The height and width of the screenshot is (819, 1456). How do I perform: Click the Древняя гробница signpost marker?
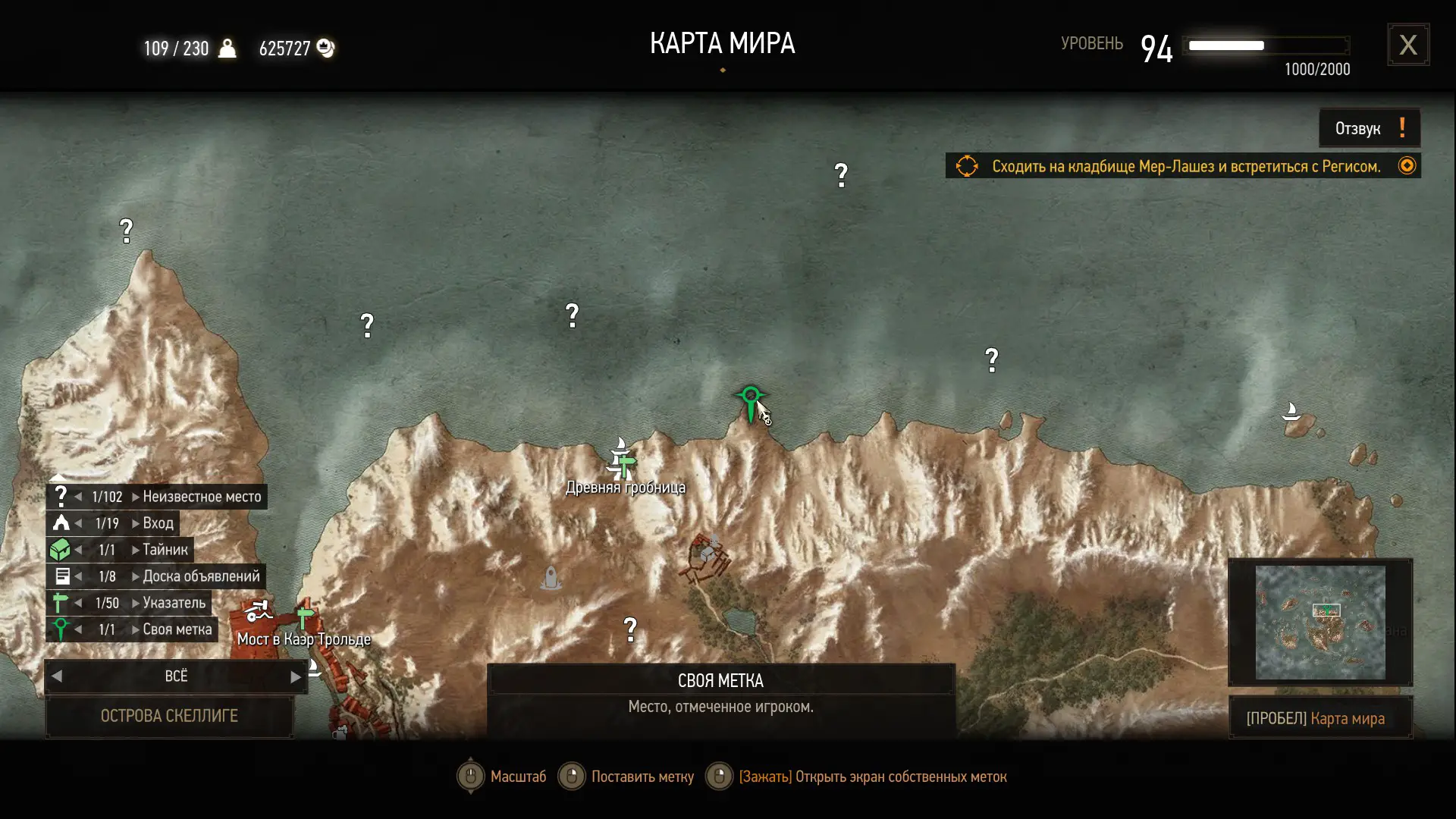[624, 461]
